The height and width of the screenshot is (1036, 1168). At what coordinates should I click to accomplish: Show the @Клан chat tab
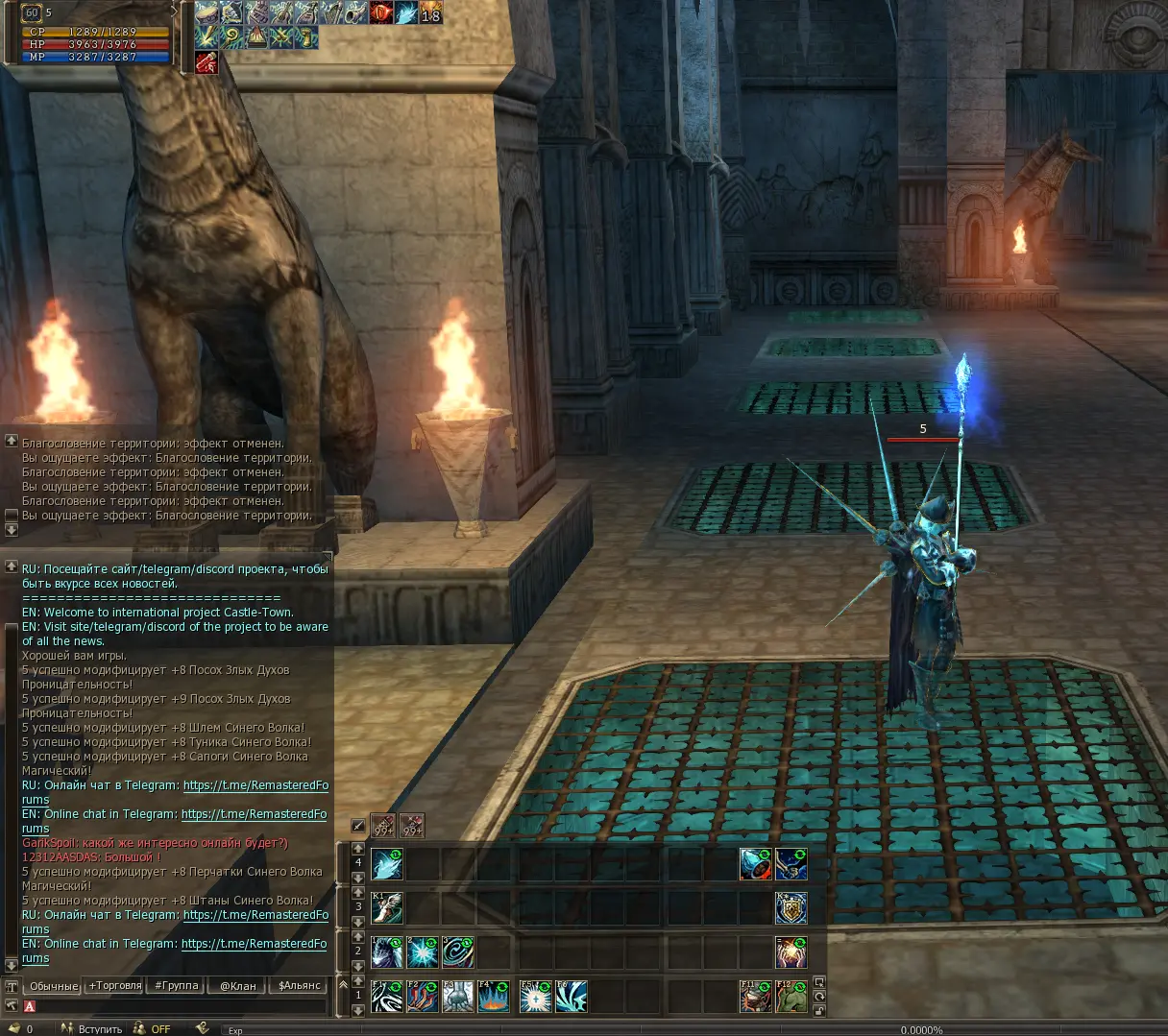tap(238, 986)
